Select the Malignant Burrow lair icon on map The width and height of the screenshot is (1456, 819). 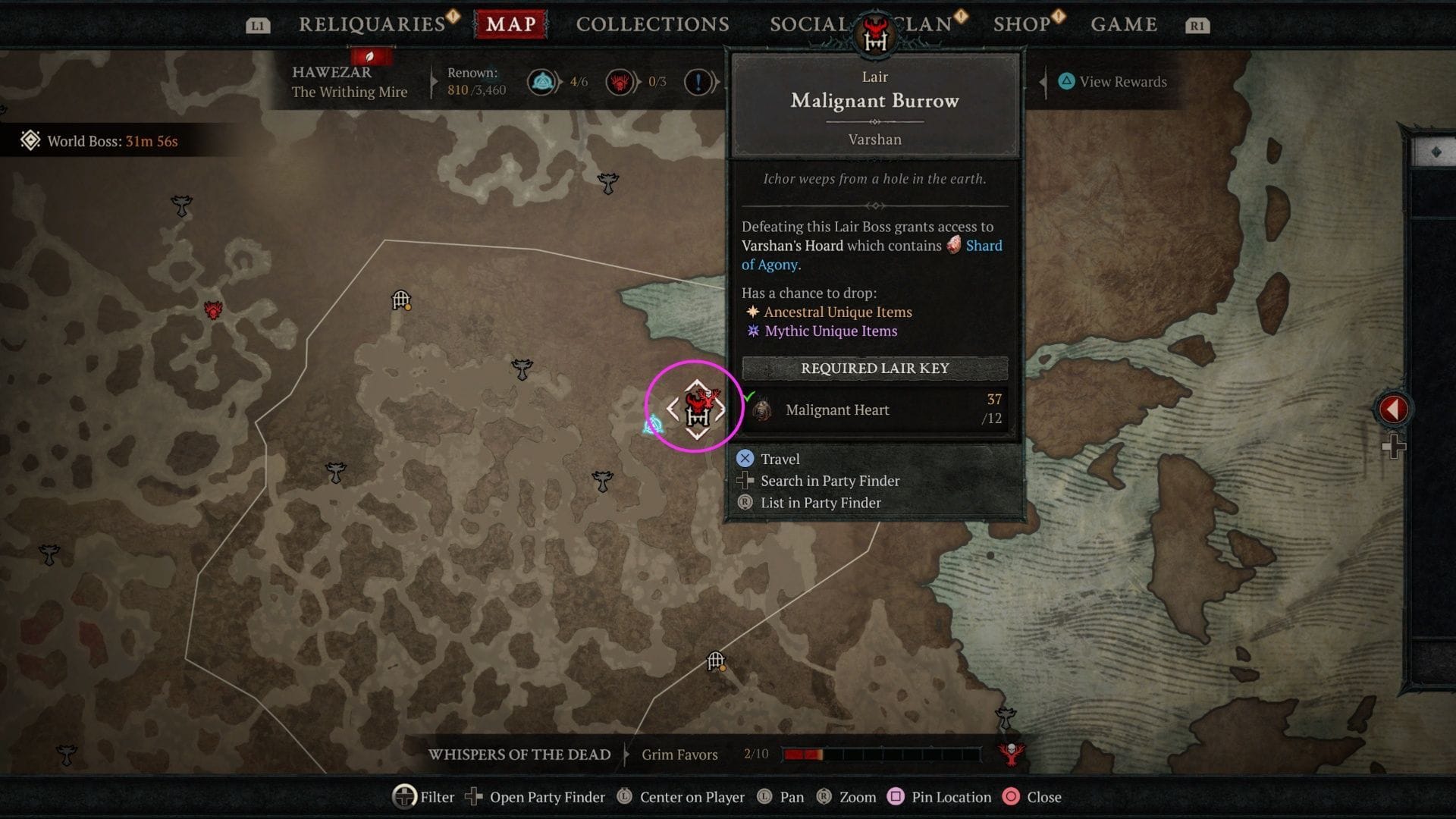(699, 407)
